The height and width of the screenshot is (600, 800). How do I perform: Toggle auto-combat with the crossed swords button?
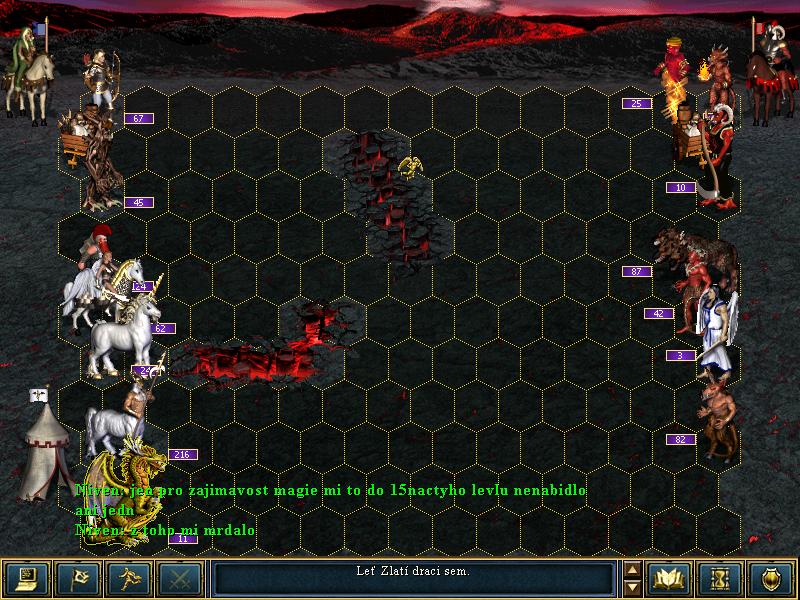tap(180, 578)
